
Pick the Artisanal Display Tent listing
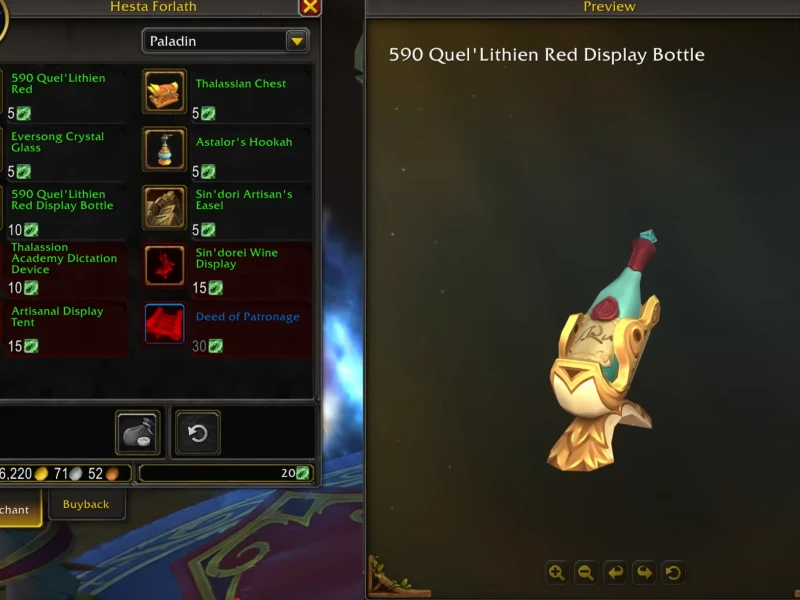tap(58, 316)
